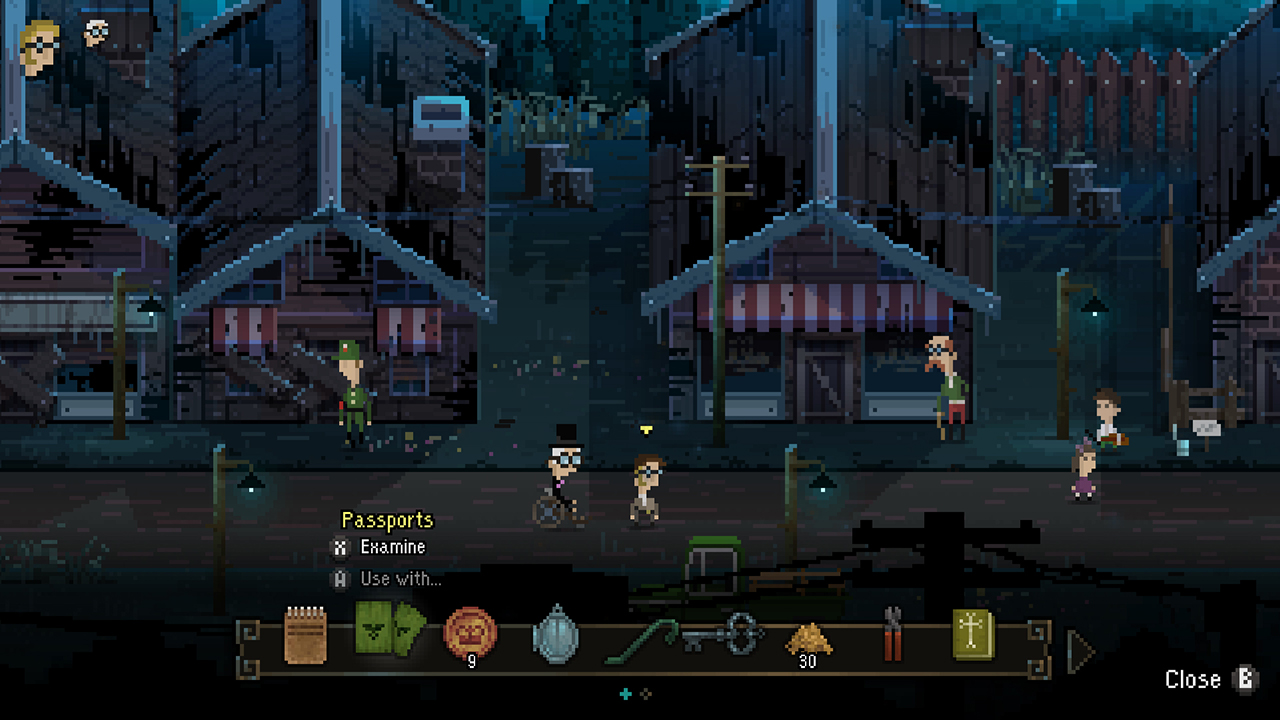Choose the Use with... option
This screenshot has width=1280, height=720.
(x=399, y=578)
